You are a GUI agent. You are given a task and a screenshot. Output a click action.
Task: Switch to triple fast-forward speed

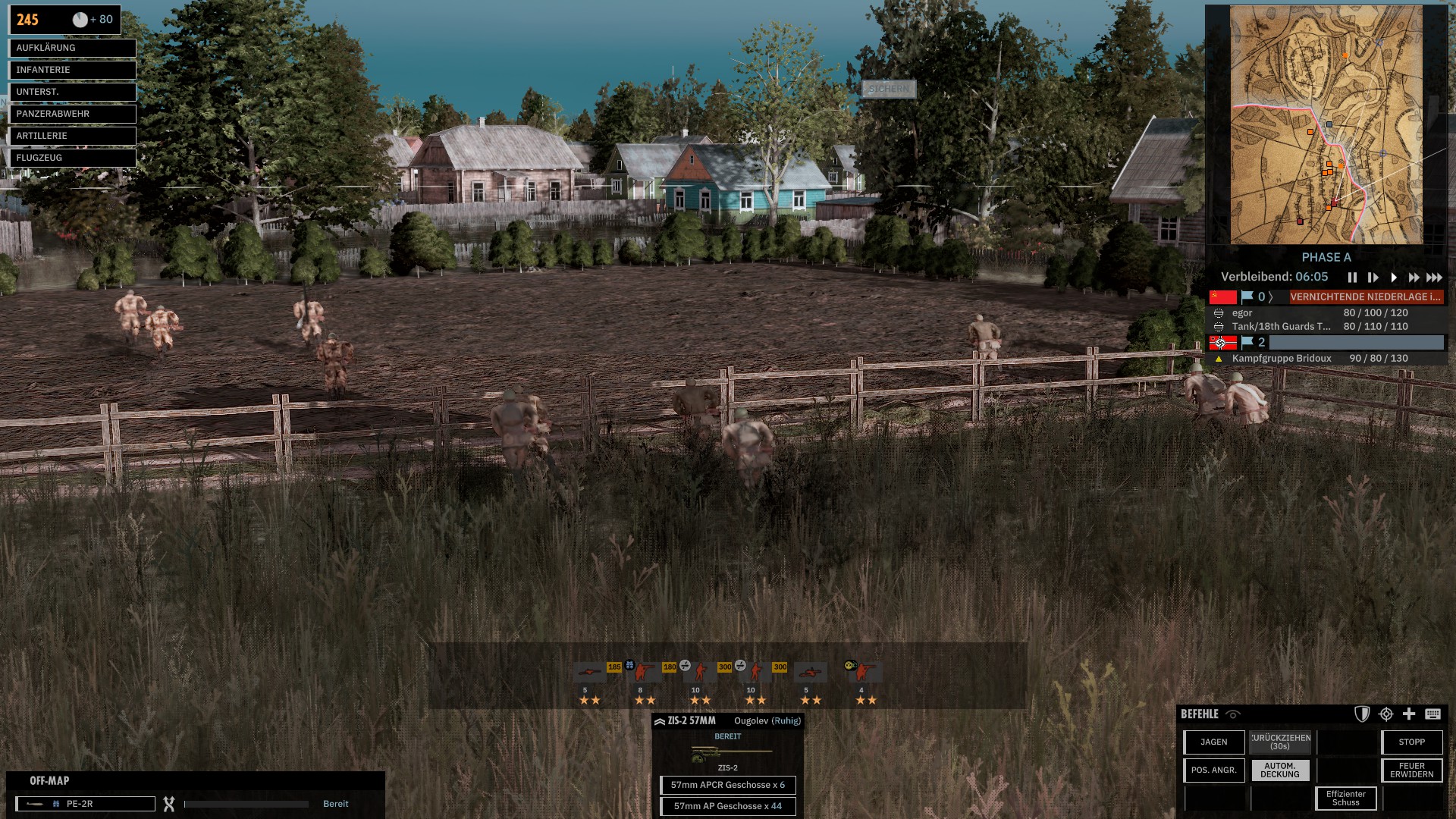(1434, 278)
